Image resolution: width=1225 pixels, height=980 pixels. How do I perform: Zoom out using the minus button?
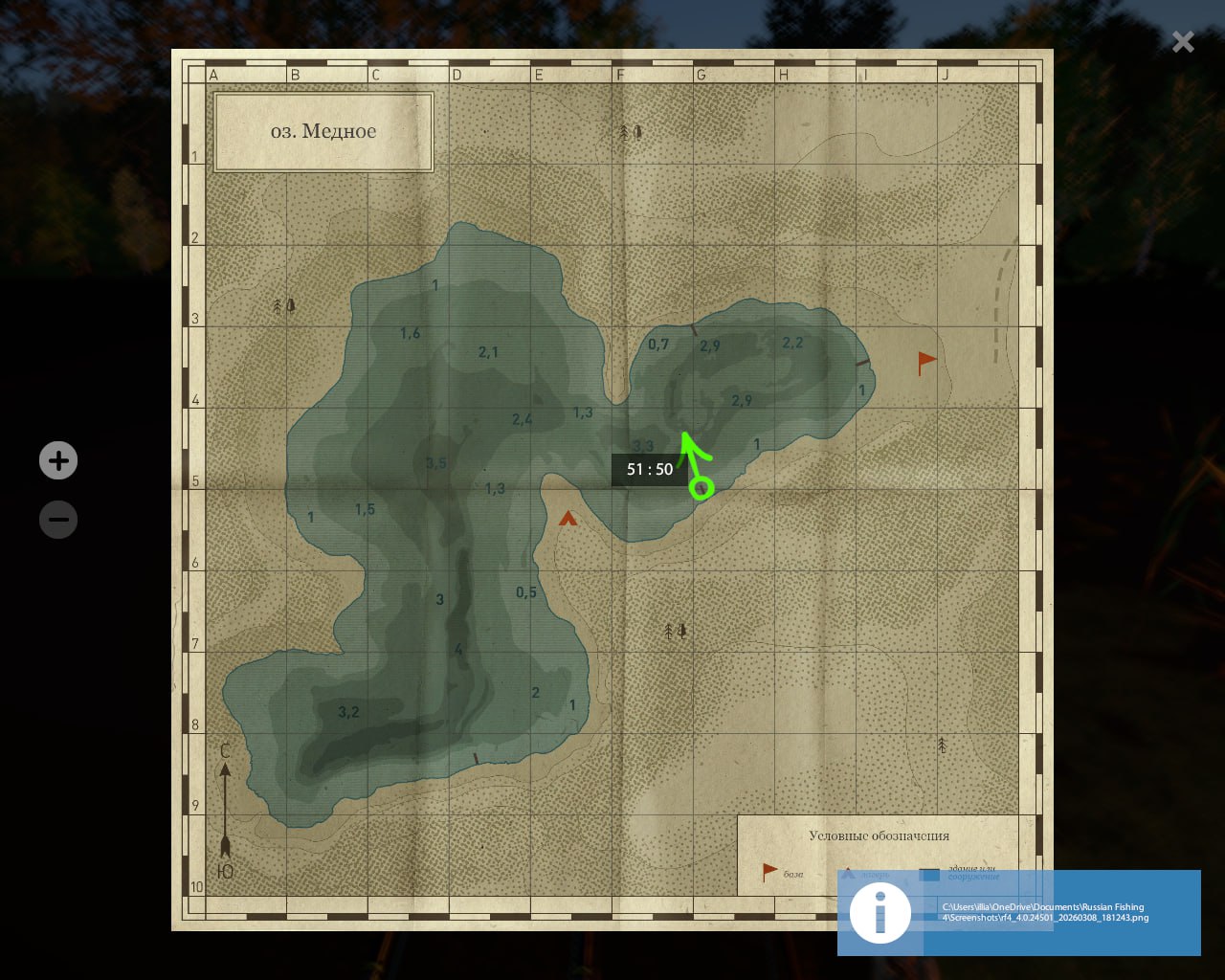click(58, 520)
